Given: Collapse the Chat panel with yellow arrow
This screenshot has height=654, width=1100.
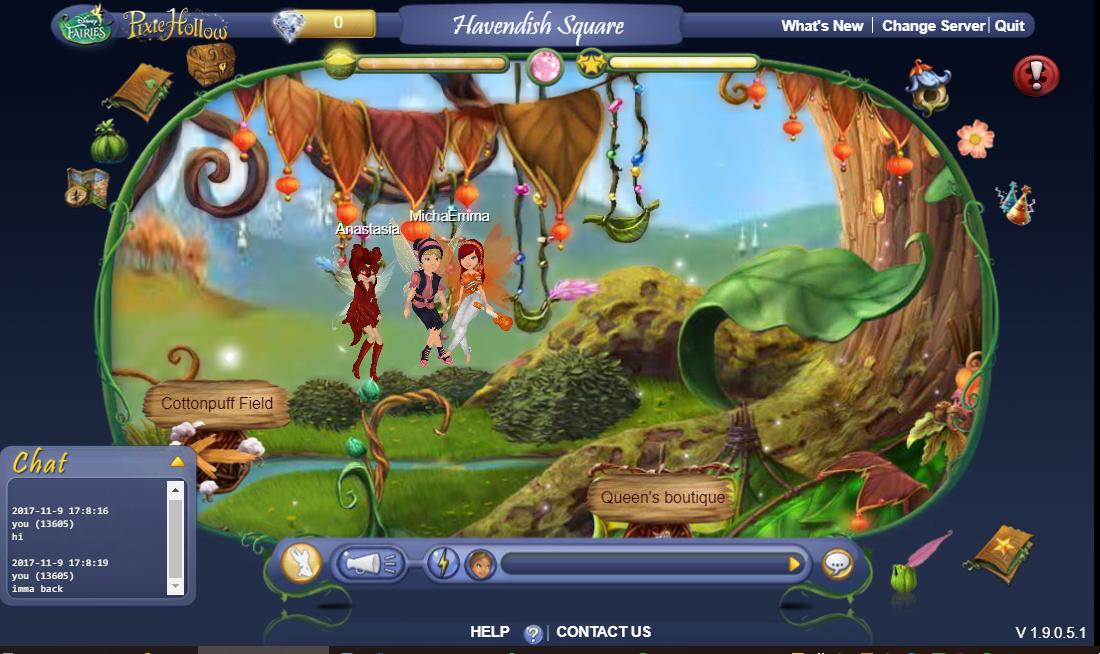Looking at the screenshot, I should coord(177,461).
